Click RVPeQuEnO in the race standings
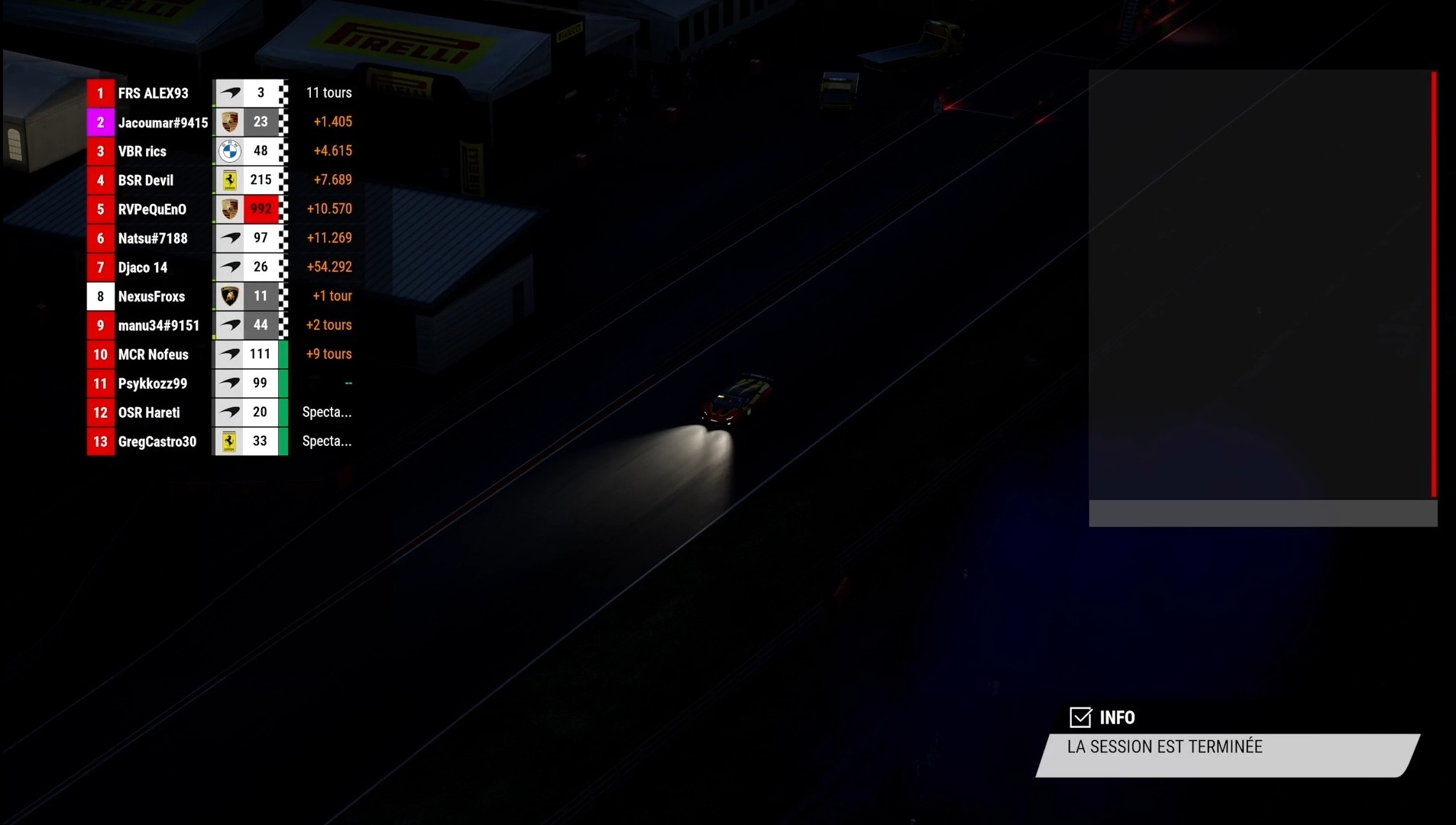This screenshot has width=1456, height=825. (152, 209)
